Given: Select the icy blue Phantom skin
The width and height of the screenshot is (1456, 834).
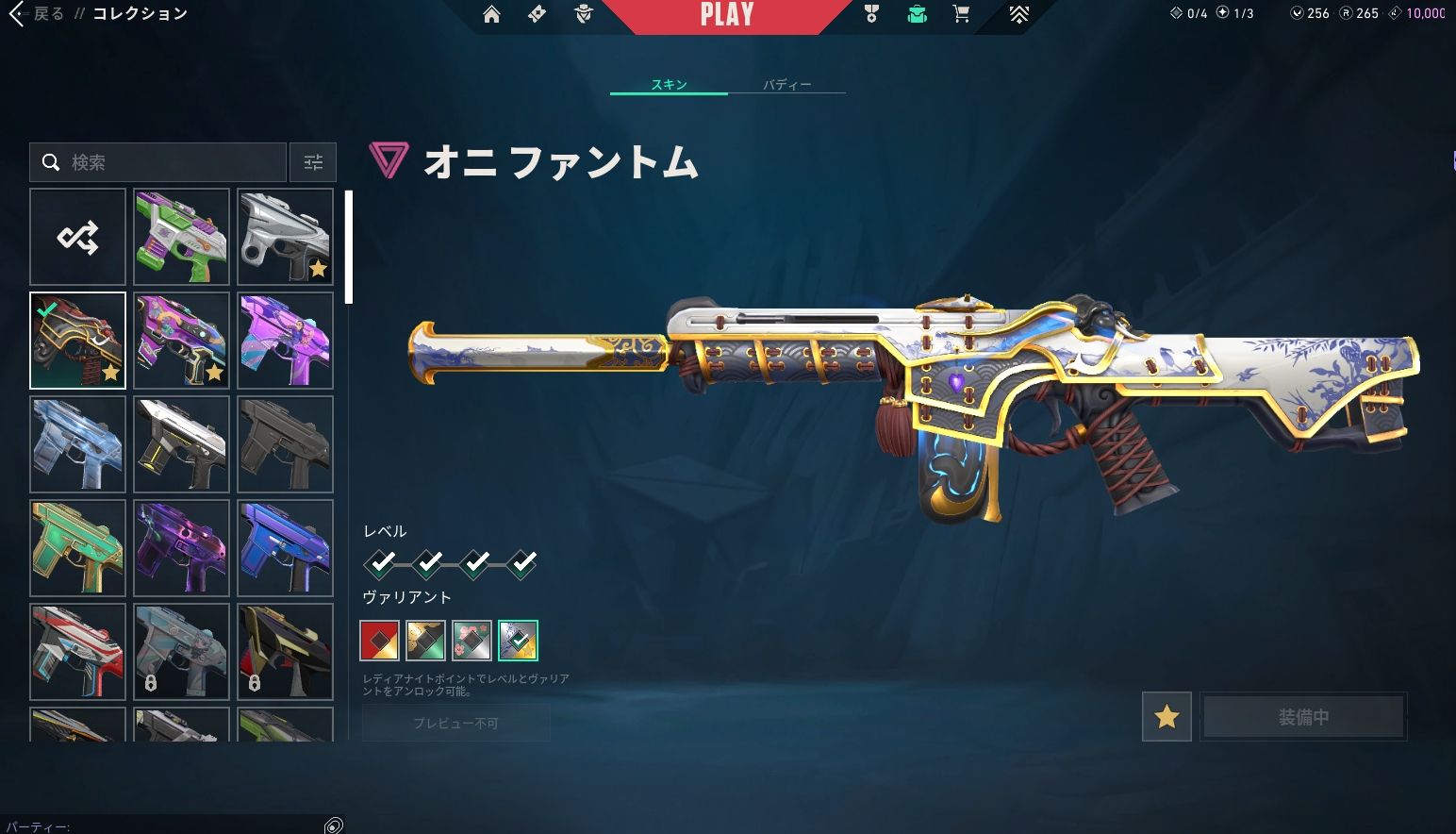Looking at the screenshot, I should 77,444.
